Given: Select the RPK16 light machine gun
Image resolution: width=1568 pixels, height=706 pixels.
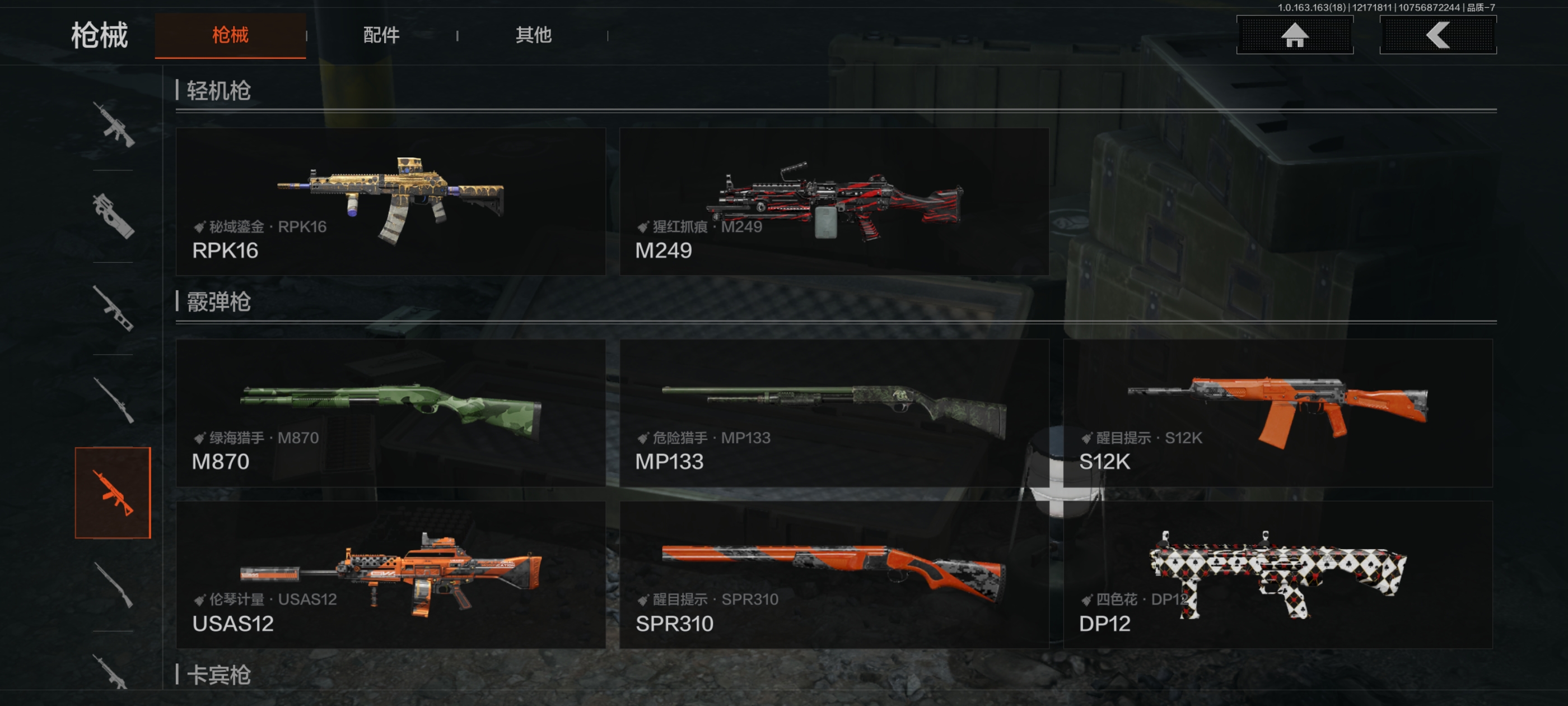Looking at the screenshot, I should point(390,202).
